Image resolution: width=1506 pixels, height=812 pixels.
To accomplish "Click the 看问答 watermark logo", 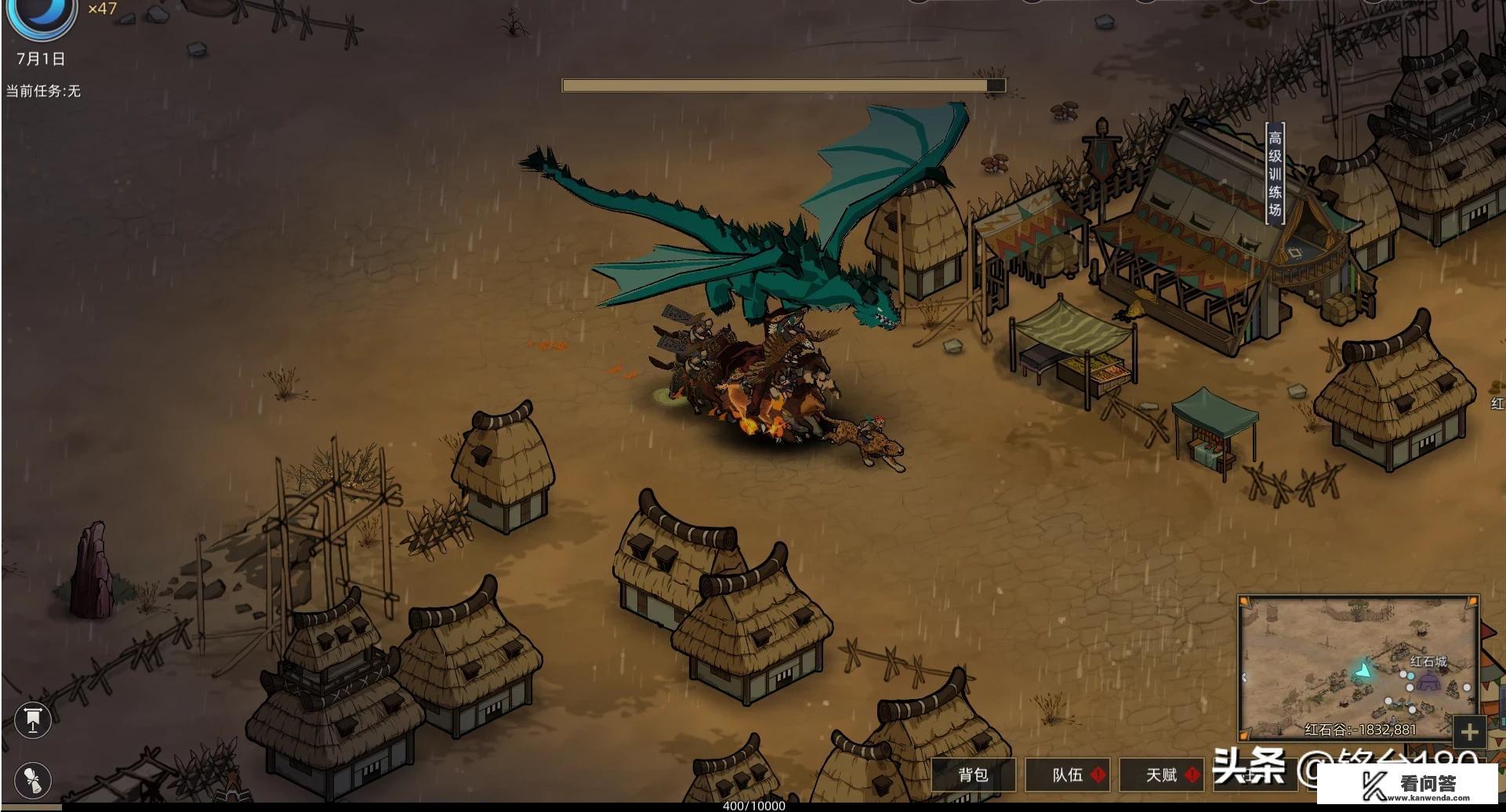I will [1407, 785].
